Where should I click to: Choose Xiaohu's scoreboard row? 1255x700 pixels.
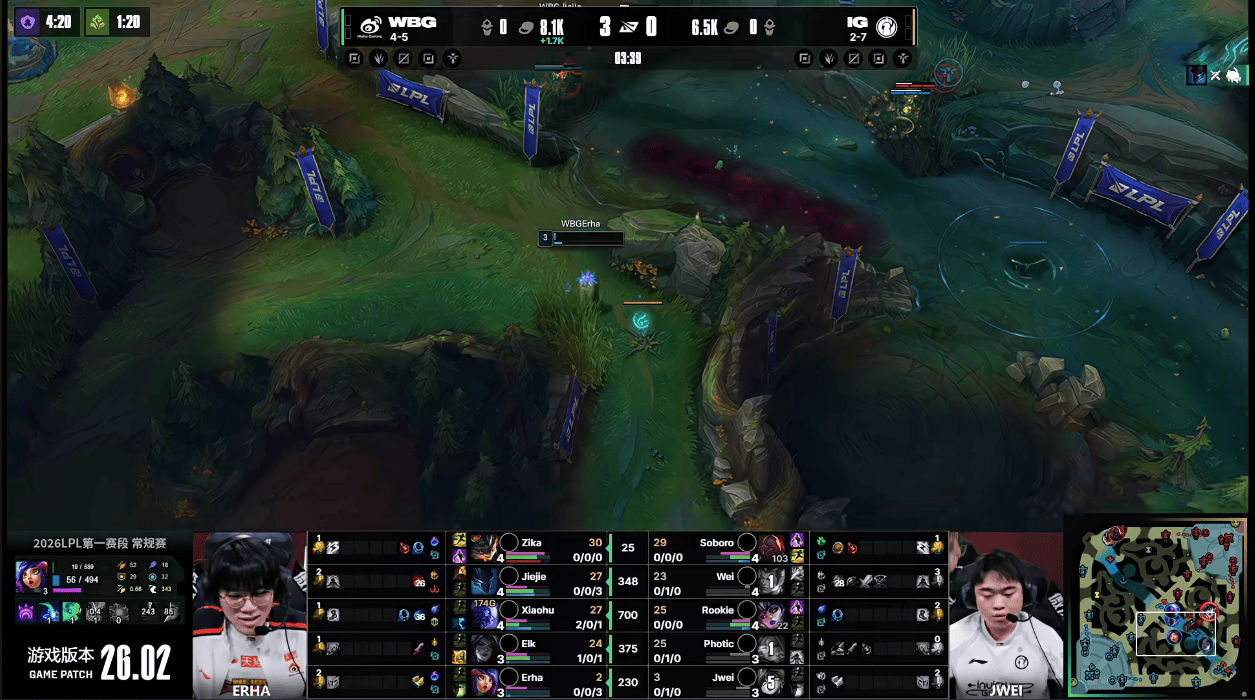[530, 615]
